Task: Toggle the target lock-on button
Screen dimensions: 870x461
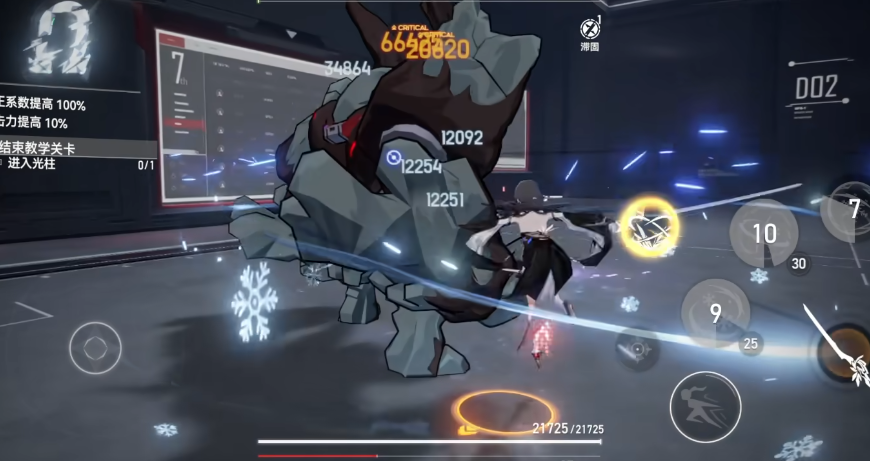Action: (636, 350)
